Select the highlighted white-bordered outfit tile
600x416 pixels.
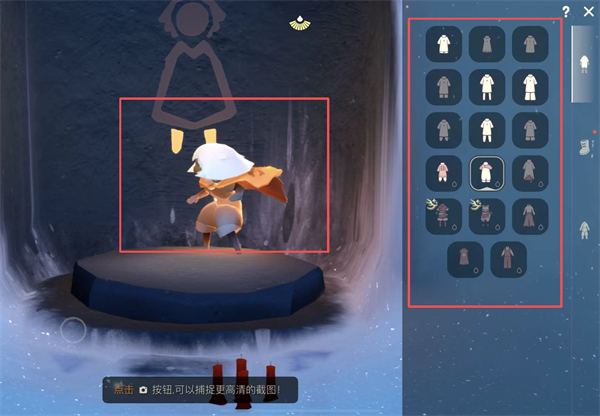485,172
